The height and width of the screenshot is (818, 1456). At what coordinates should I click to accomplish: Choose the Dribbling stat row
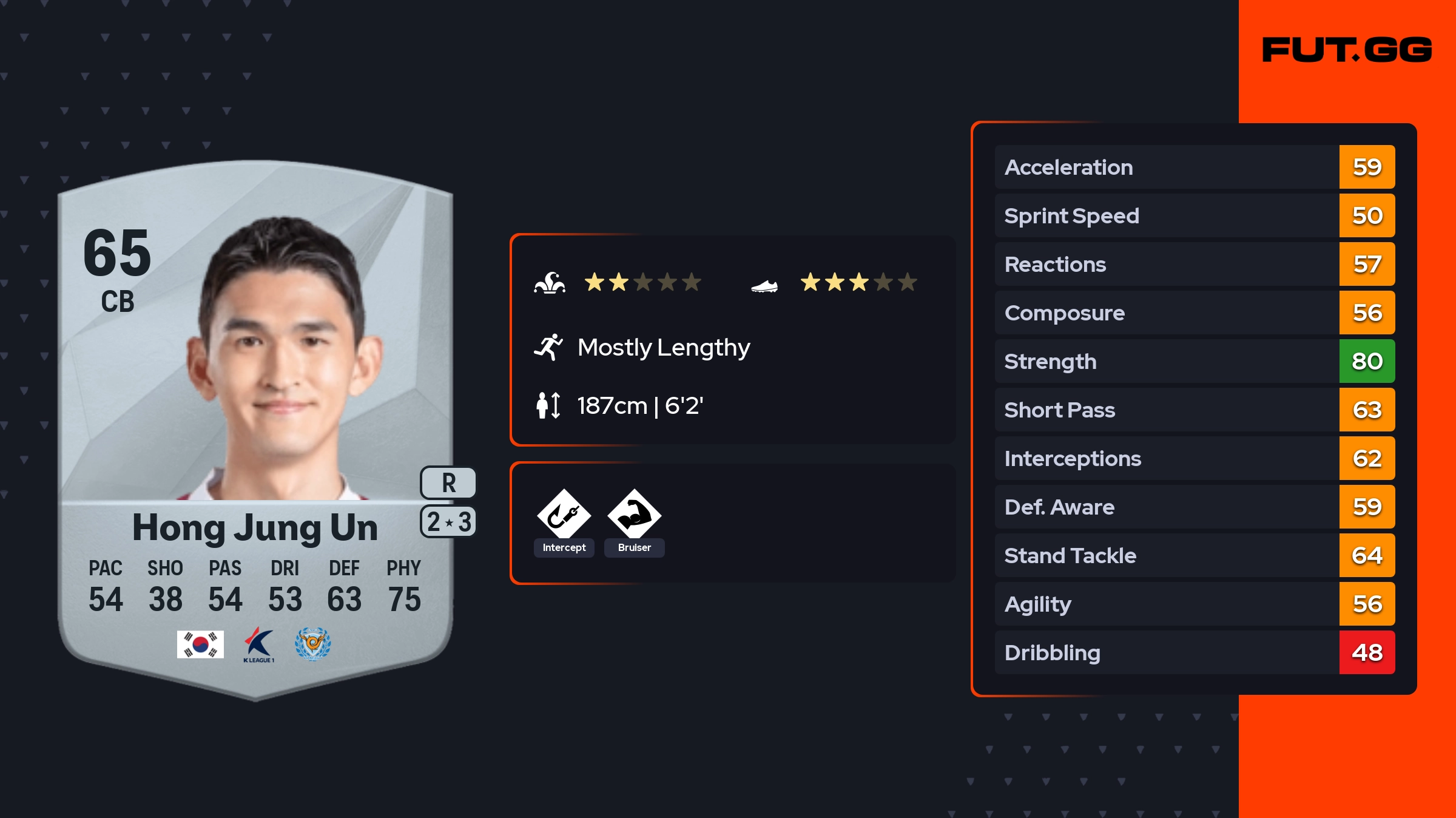click(x=1194, y=653)
